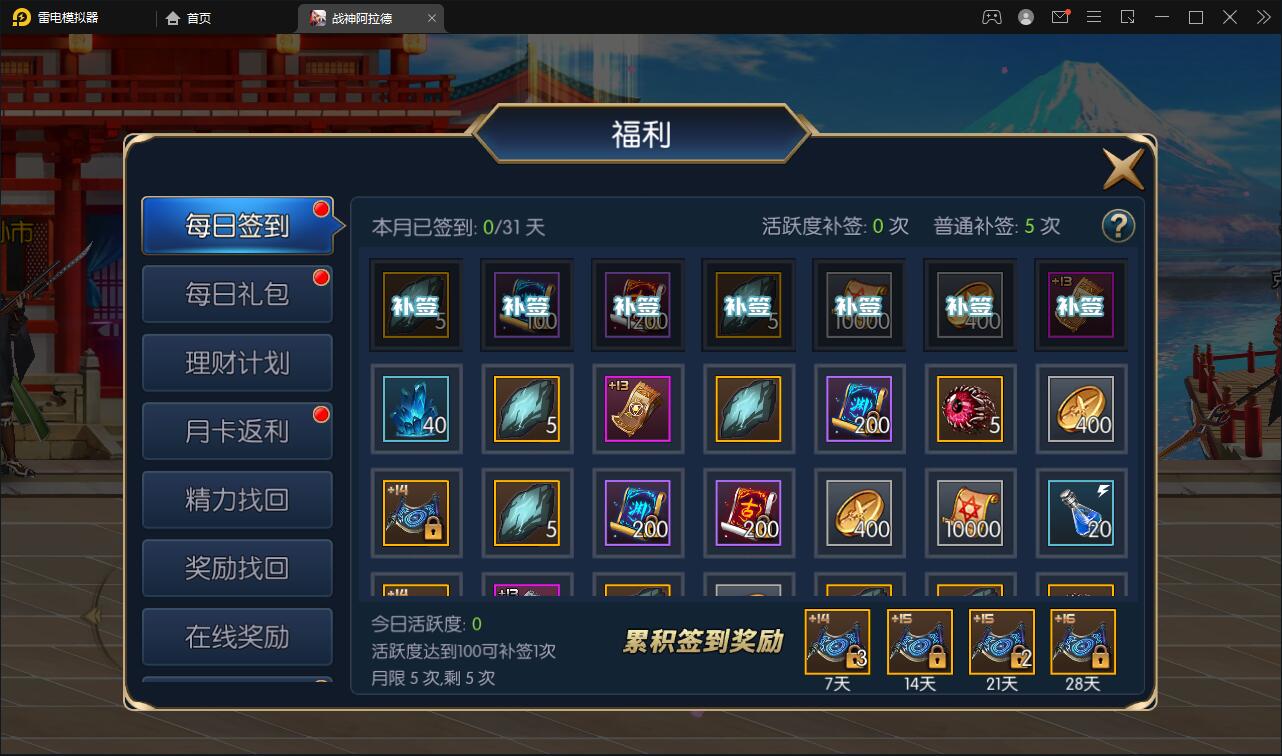Claim the 40 blue crystal sign-in reward
Image resolution: width=1282 pixels, height=756 pixels.
coord(416,408)
